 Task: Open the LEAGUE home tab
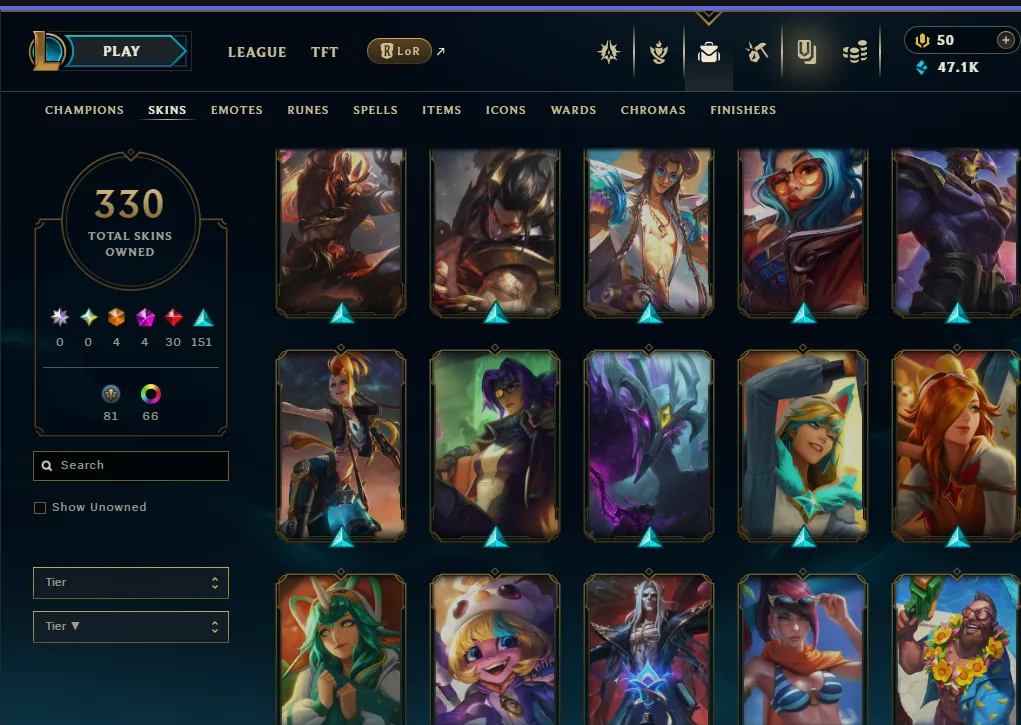tap(257, 52)
